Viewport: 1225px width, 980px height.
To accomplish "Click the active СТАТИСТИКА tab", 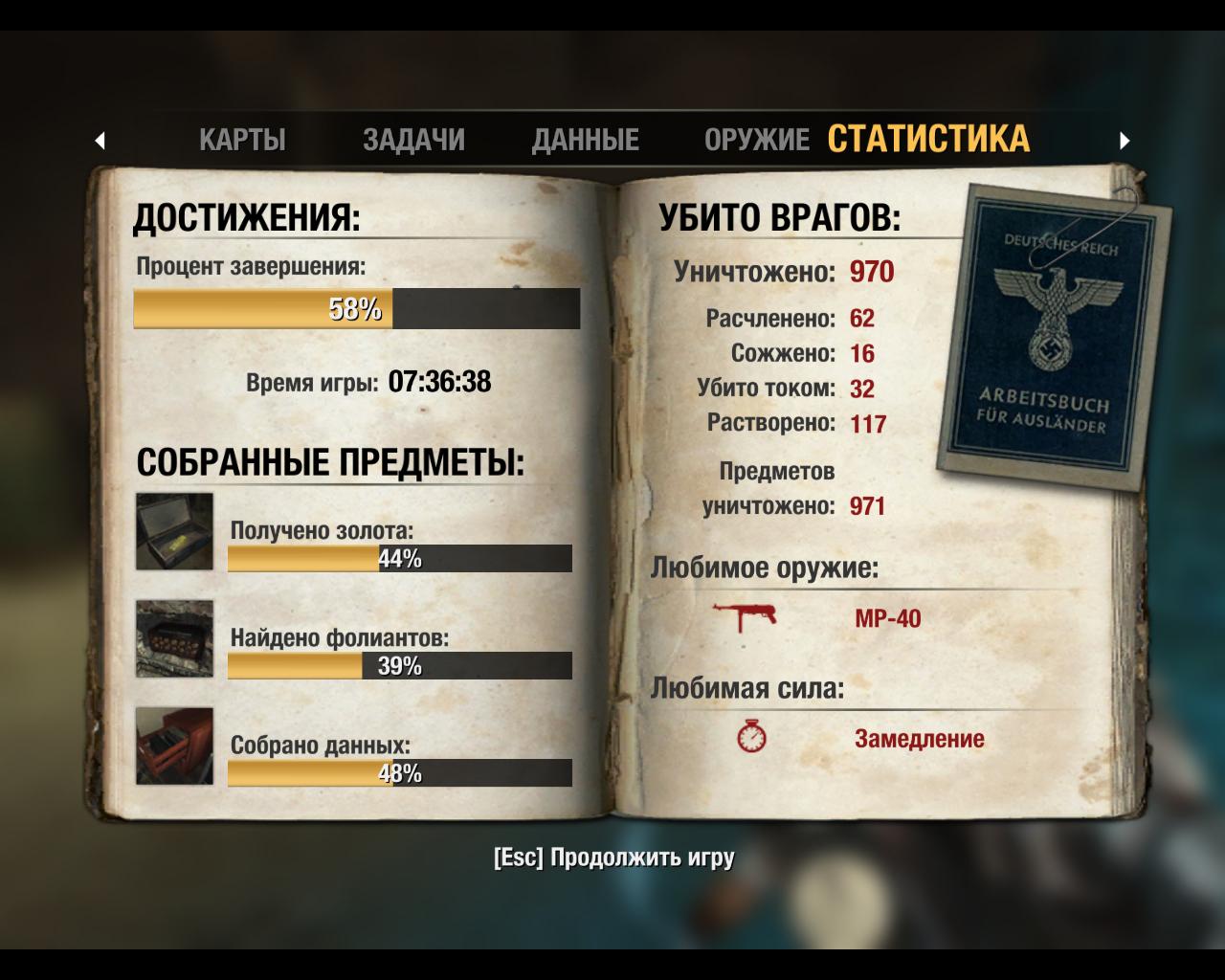I will pos(931,140).
